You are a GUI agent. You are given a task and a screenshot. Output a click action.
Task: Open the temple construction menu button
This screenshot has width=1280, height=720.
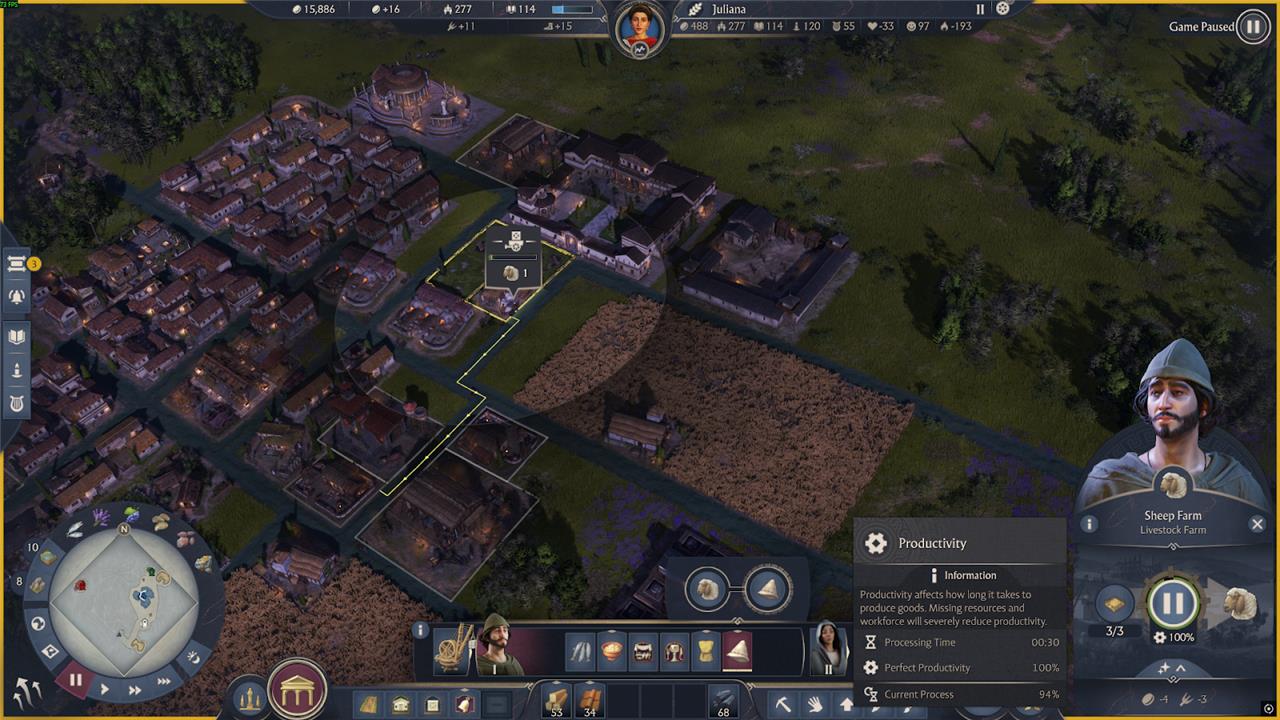point(297,689)
